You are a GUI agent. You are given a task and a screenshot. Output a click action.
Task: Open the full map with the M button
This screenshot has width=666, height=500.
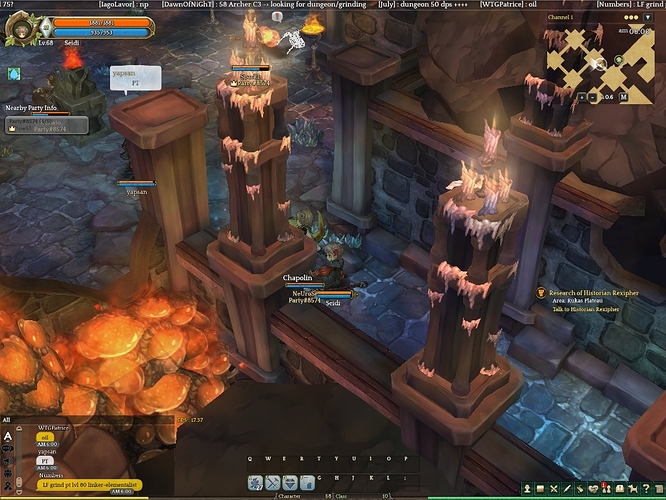click(623, 97)
